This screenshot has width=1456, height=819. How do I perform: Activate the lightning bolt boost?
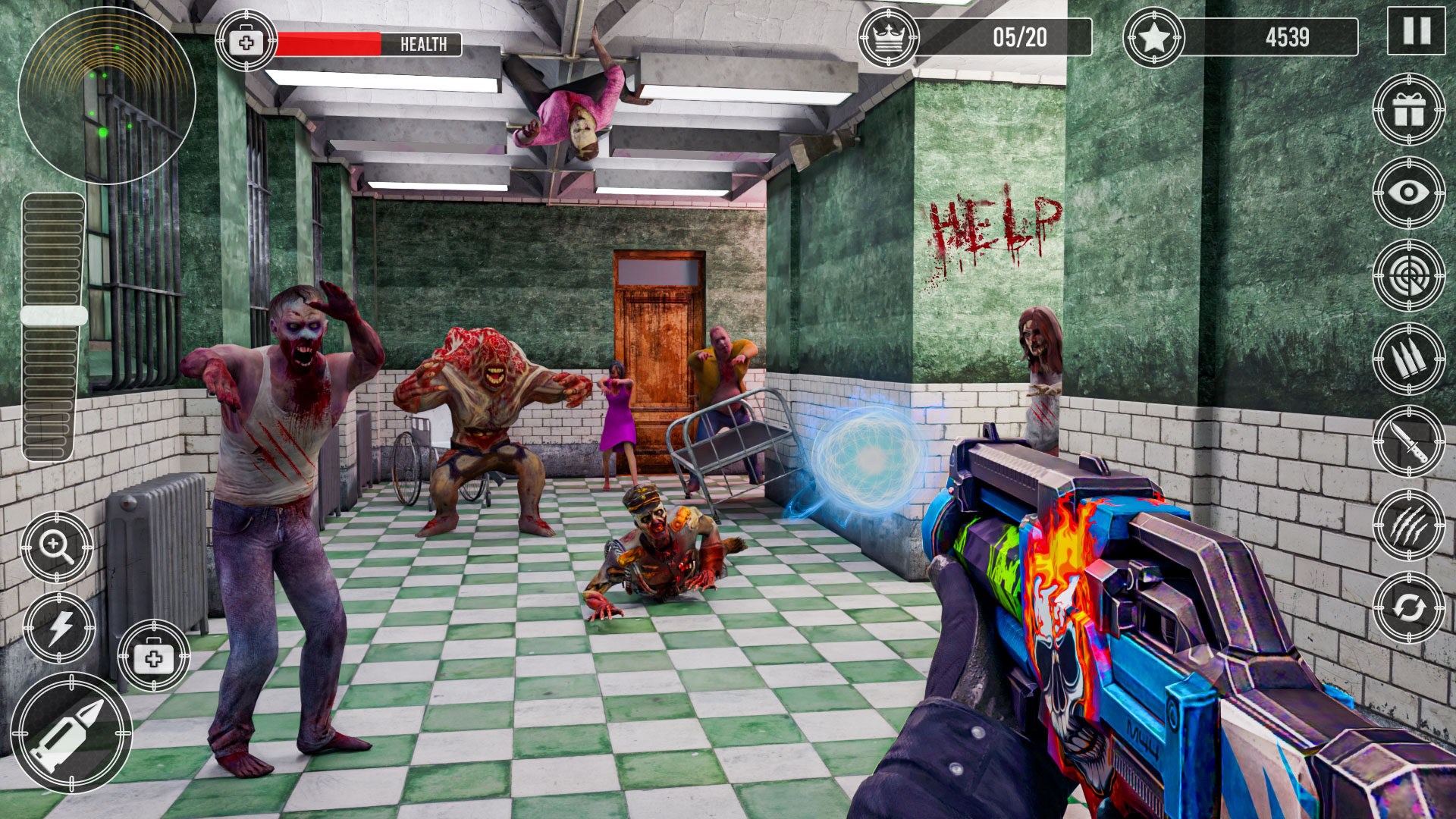[x=59, y=627]
